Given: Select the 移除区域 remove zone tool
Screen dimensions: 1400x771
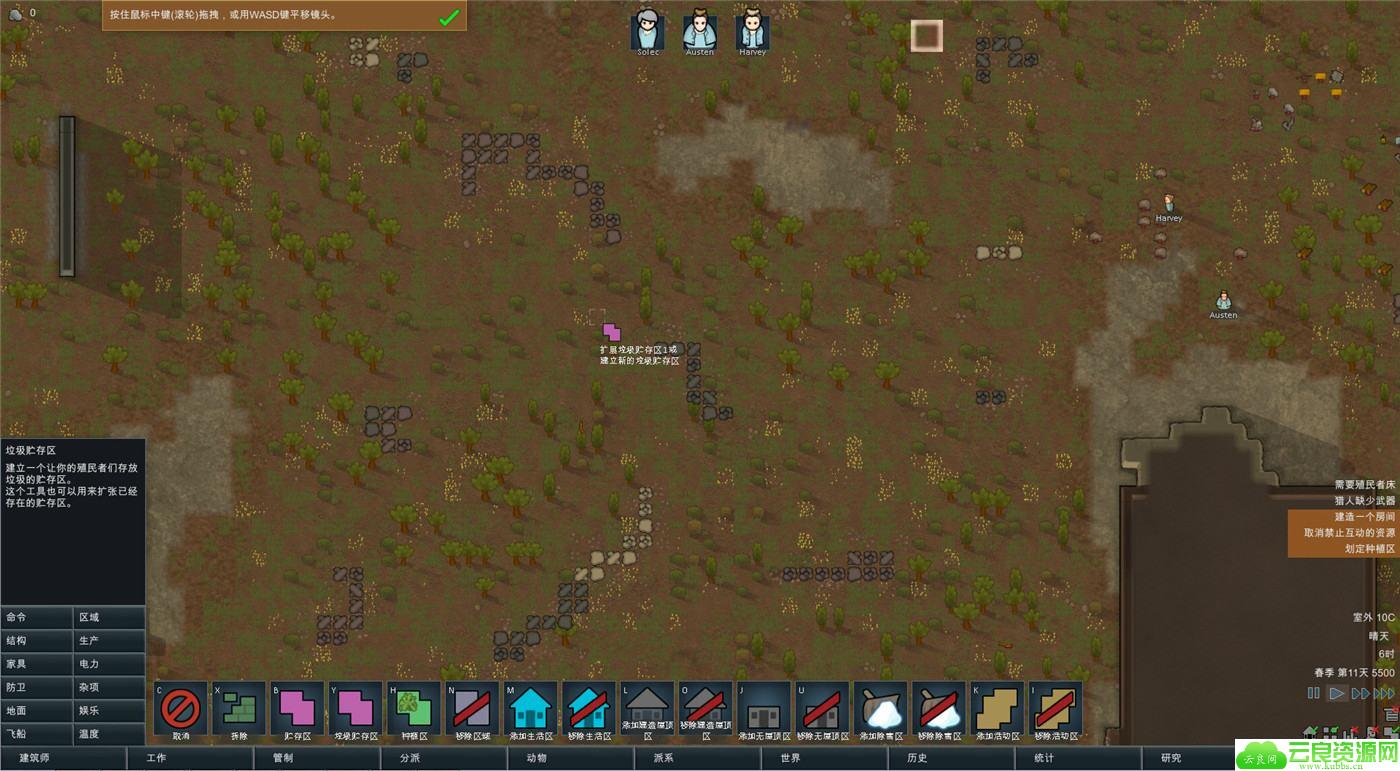Looking at the screenshot, I should [472, 708].
